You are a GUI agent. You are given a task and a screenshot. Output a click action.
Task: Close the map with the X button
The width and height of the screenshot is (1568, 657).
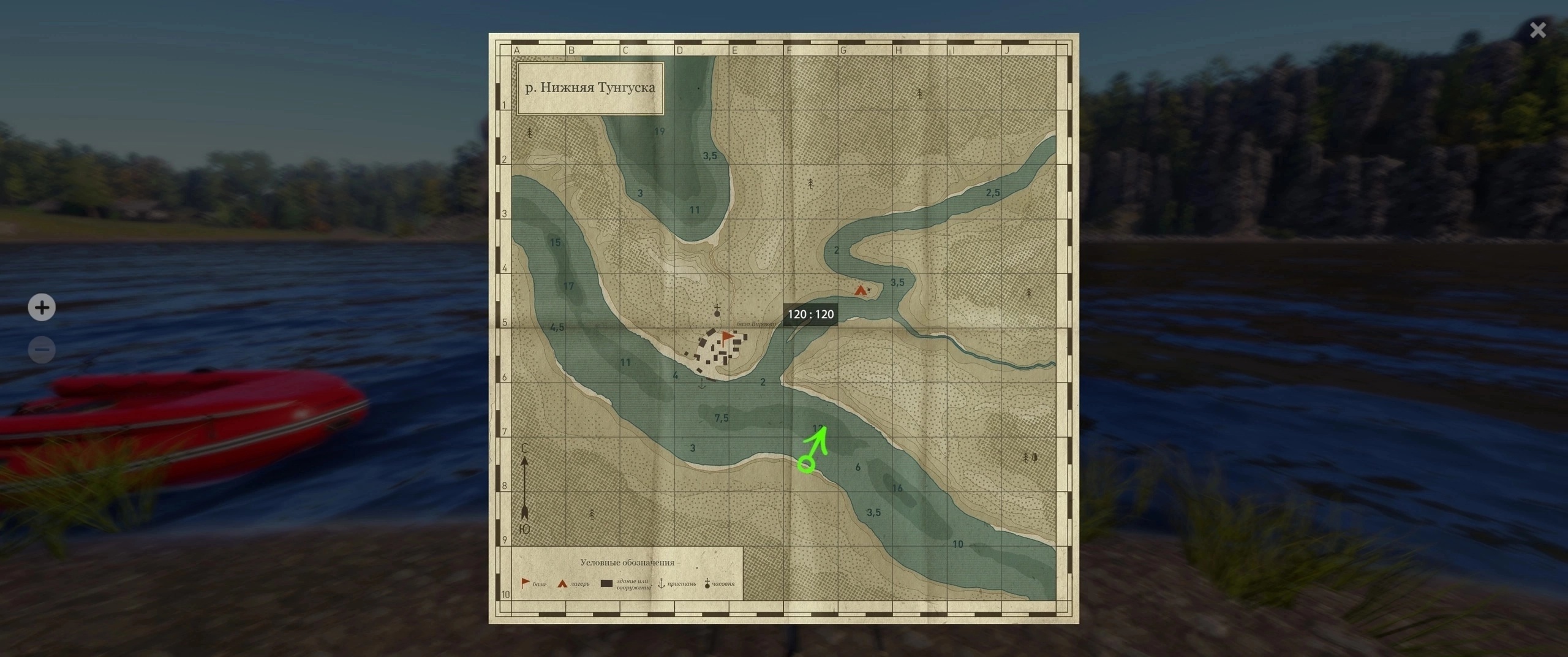tap(1537, 30)
